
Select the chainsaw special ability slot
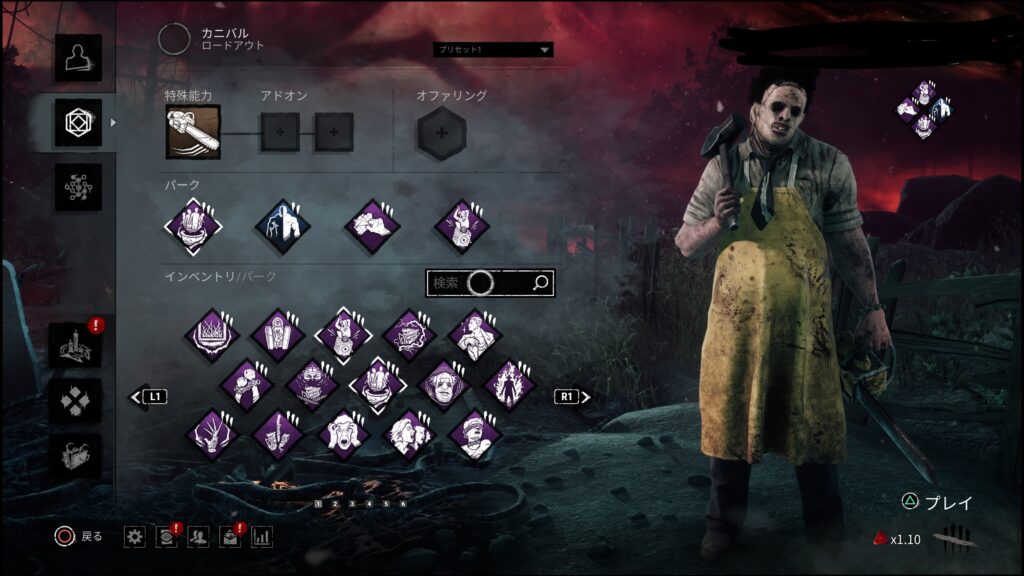coord(193,132)
